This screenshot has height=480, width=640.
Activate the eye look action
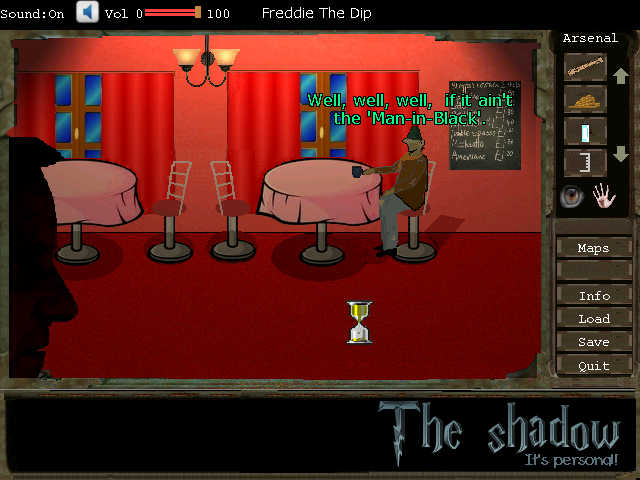(x=572, y=196)
